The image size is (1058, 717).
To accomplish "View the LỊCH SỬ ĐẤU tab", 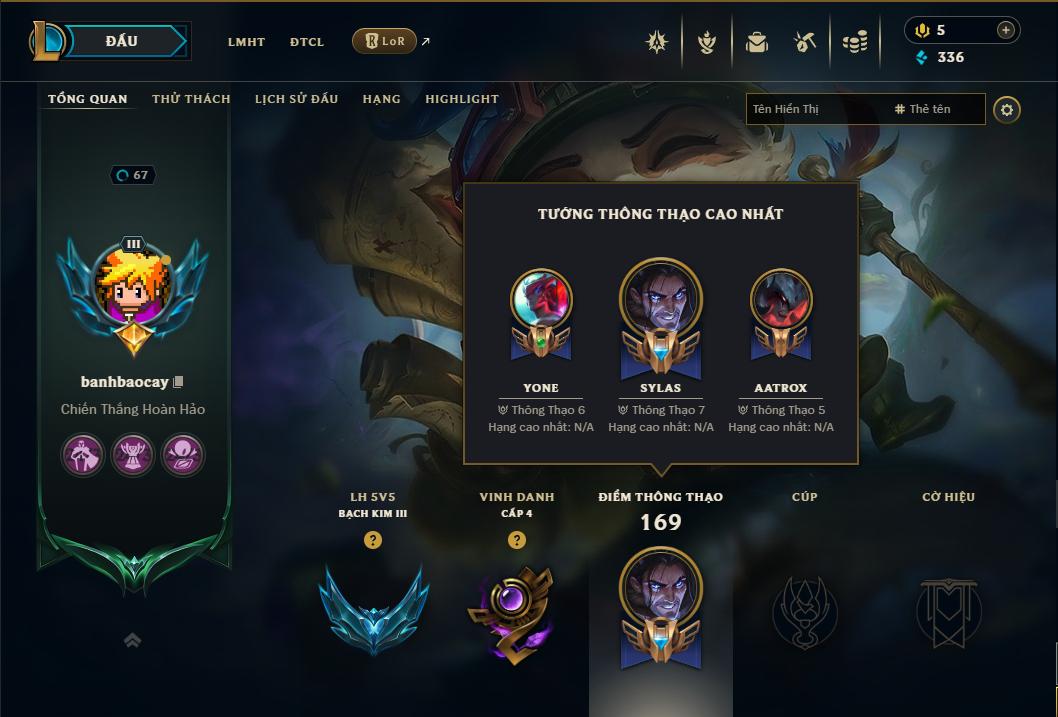I will pyautogui.click(x=296, y=99).
